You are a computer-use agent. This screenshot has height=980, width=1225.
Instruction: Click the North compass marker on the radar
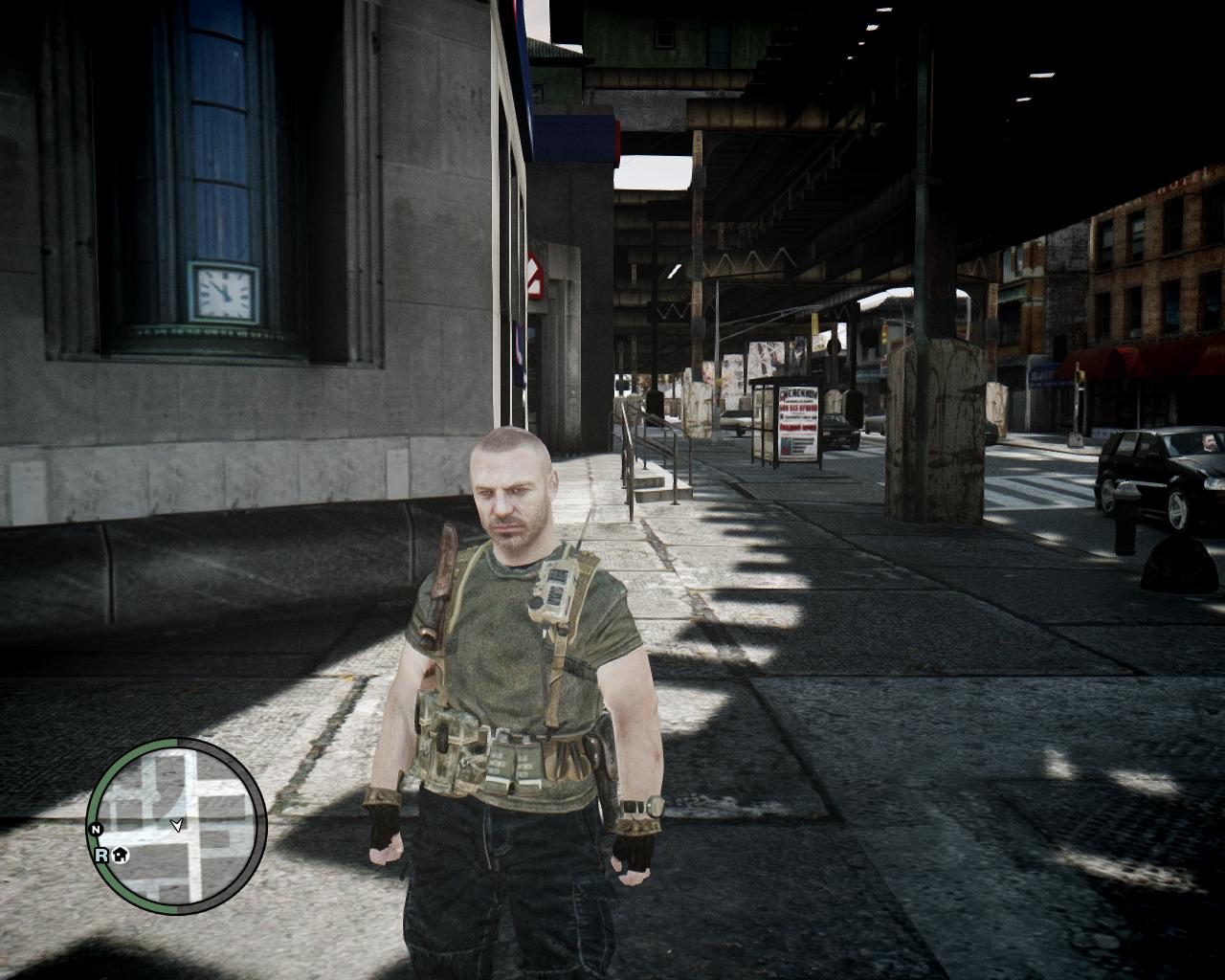click(x=96, y=829)
